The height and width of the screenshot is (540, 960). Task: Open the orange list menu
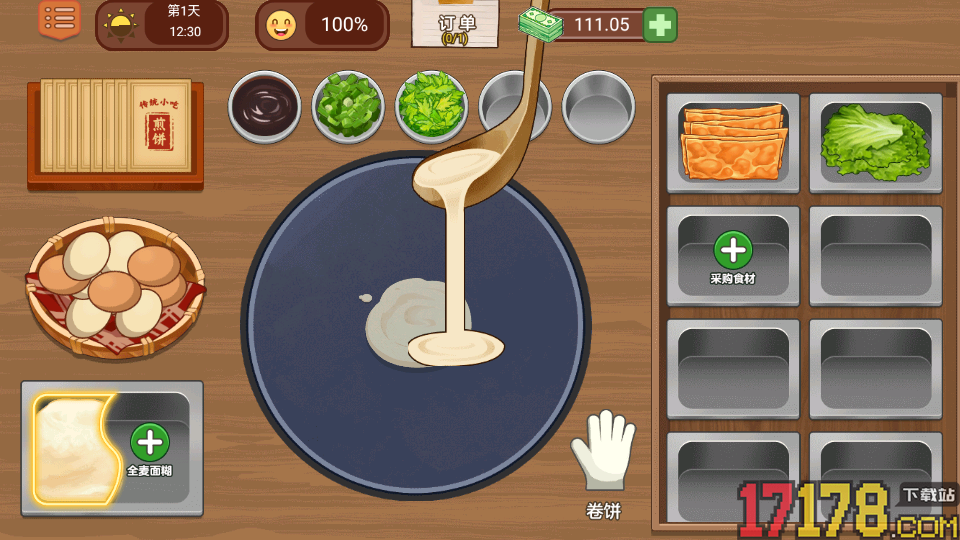coord(60,19)
